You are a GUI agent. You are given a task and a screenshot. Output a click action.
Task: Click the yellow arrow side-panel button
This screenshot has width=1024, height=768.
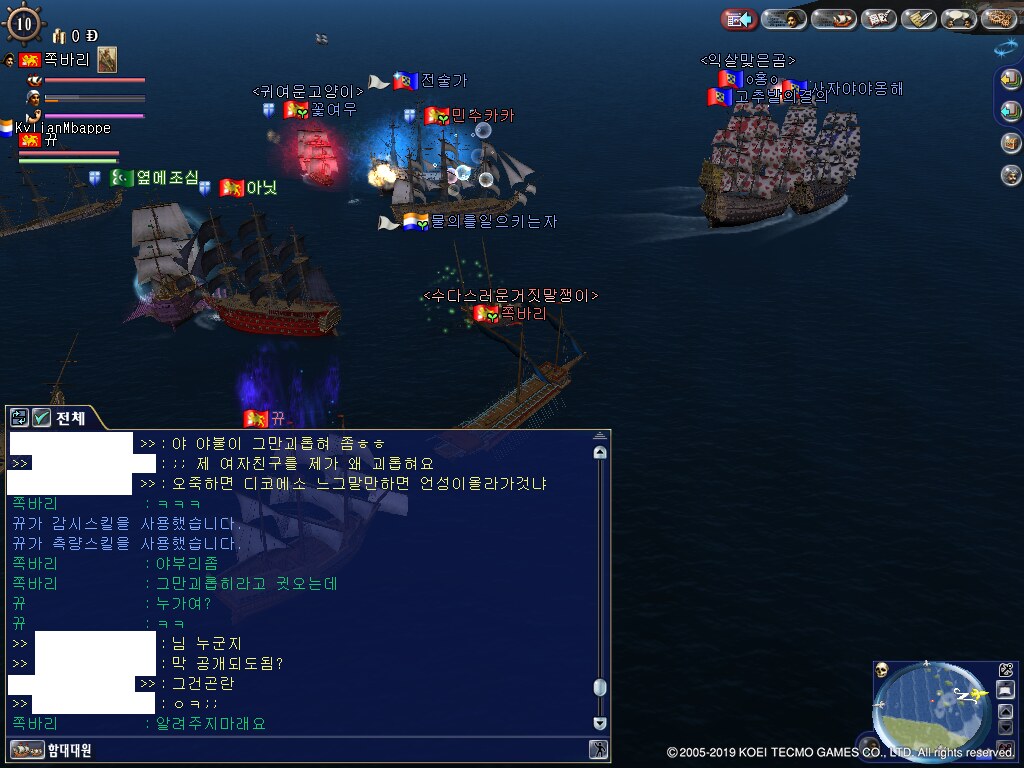point(1010,80)
